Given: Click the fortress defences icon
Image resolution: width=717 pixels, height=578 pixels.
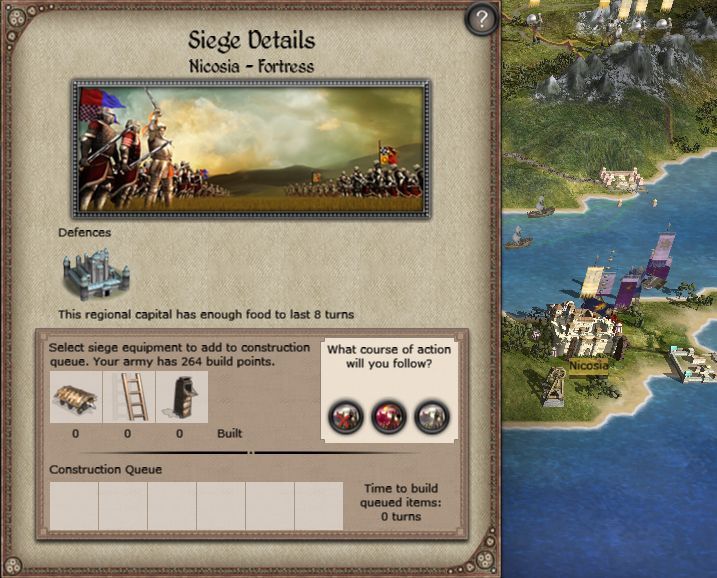Looking at the screenshot, I should click(94, 272).
